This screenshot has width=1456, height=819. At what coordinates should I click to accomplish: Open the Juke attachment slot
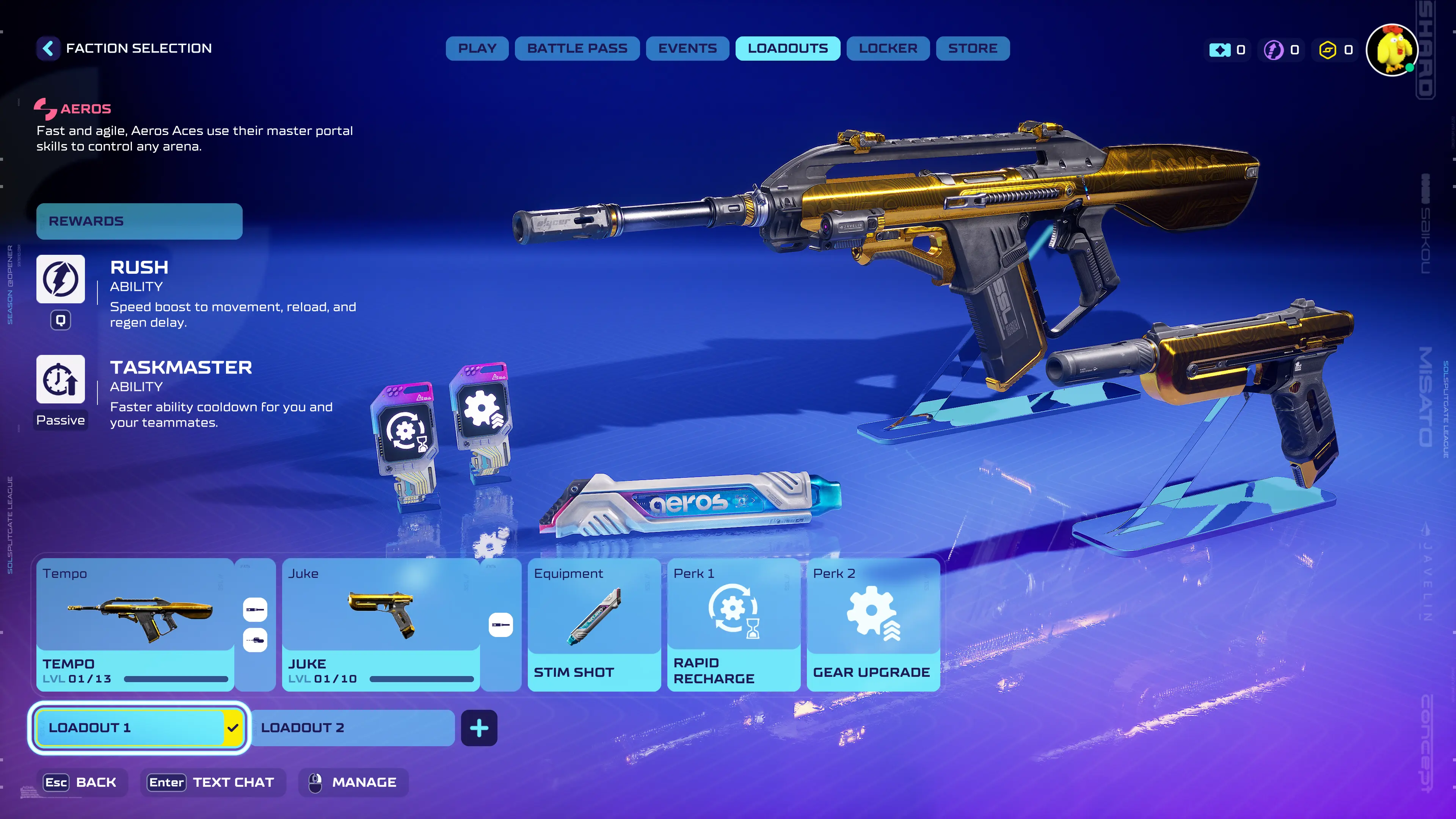point(500,624)
